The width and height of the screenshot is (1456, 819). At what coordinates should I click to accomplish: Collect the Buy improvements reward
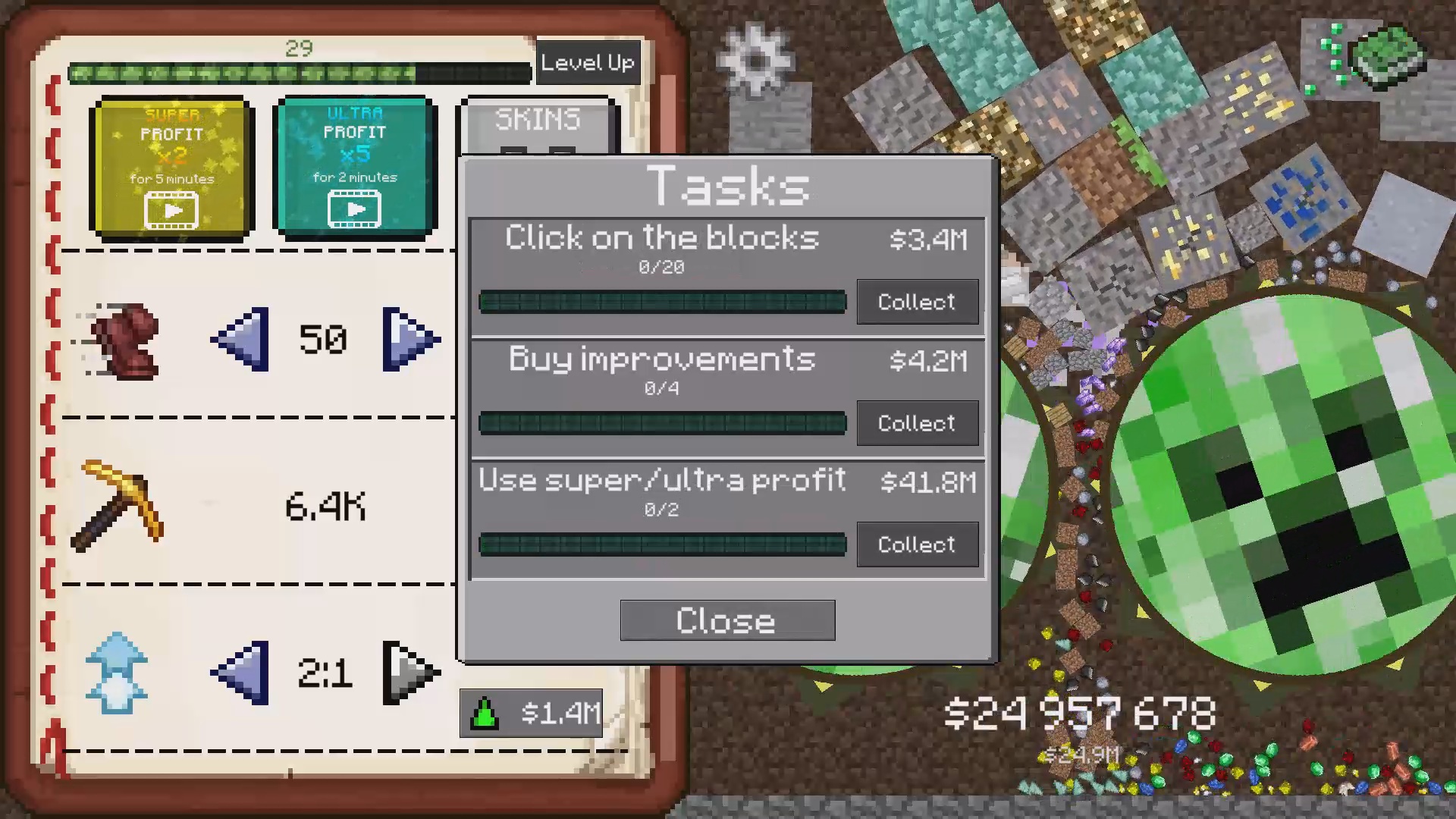tap(918, 423)
